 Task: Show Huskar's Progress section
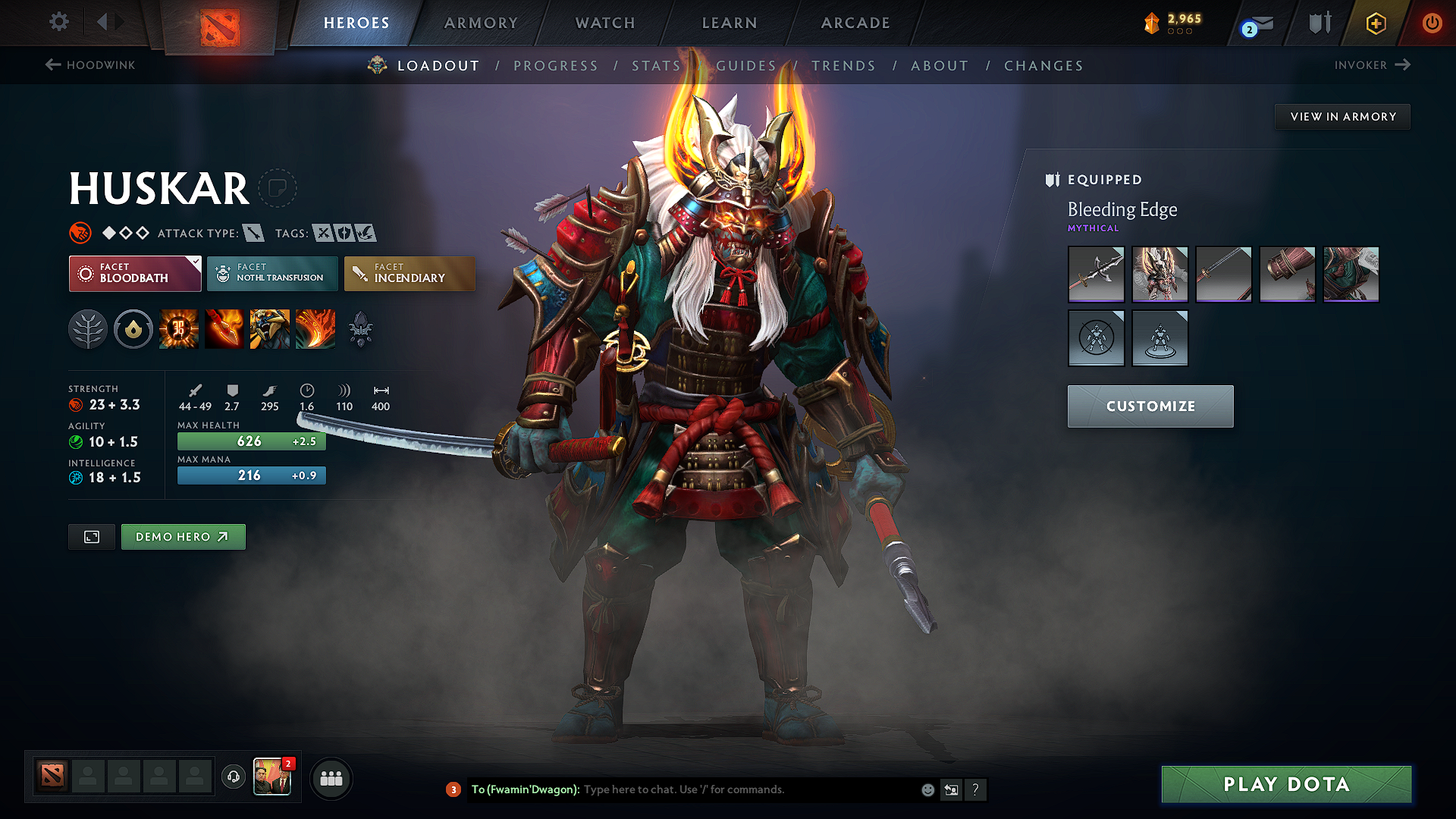click(x=556, y=66)
